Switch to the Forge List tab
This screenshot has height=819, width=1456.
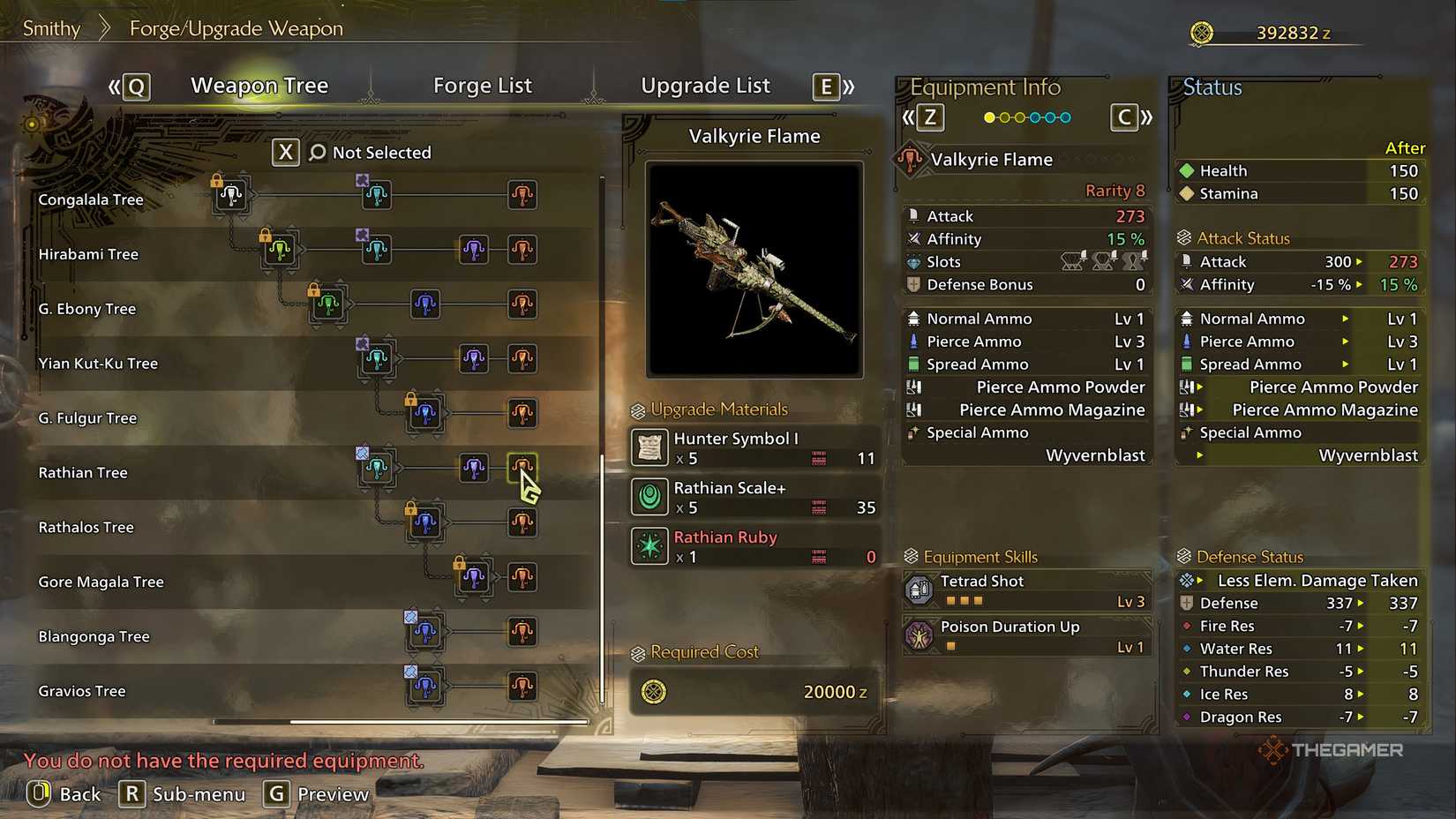483,85
